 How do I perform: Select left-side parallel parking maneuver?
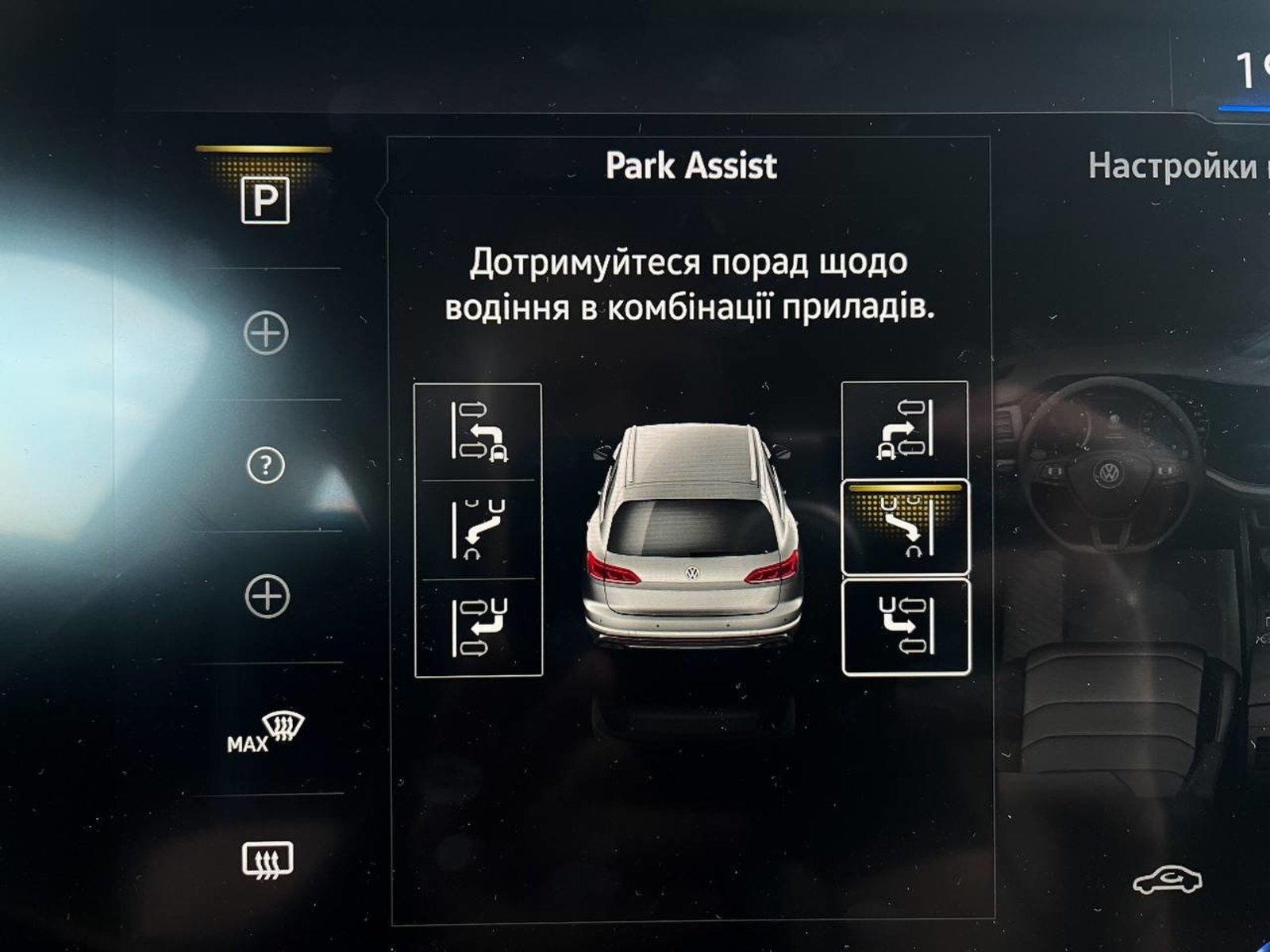(479, 529)
